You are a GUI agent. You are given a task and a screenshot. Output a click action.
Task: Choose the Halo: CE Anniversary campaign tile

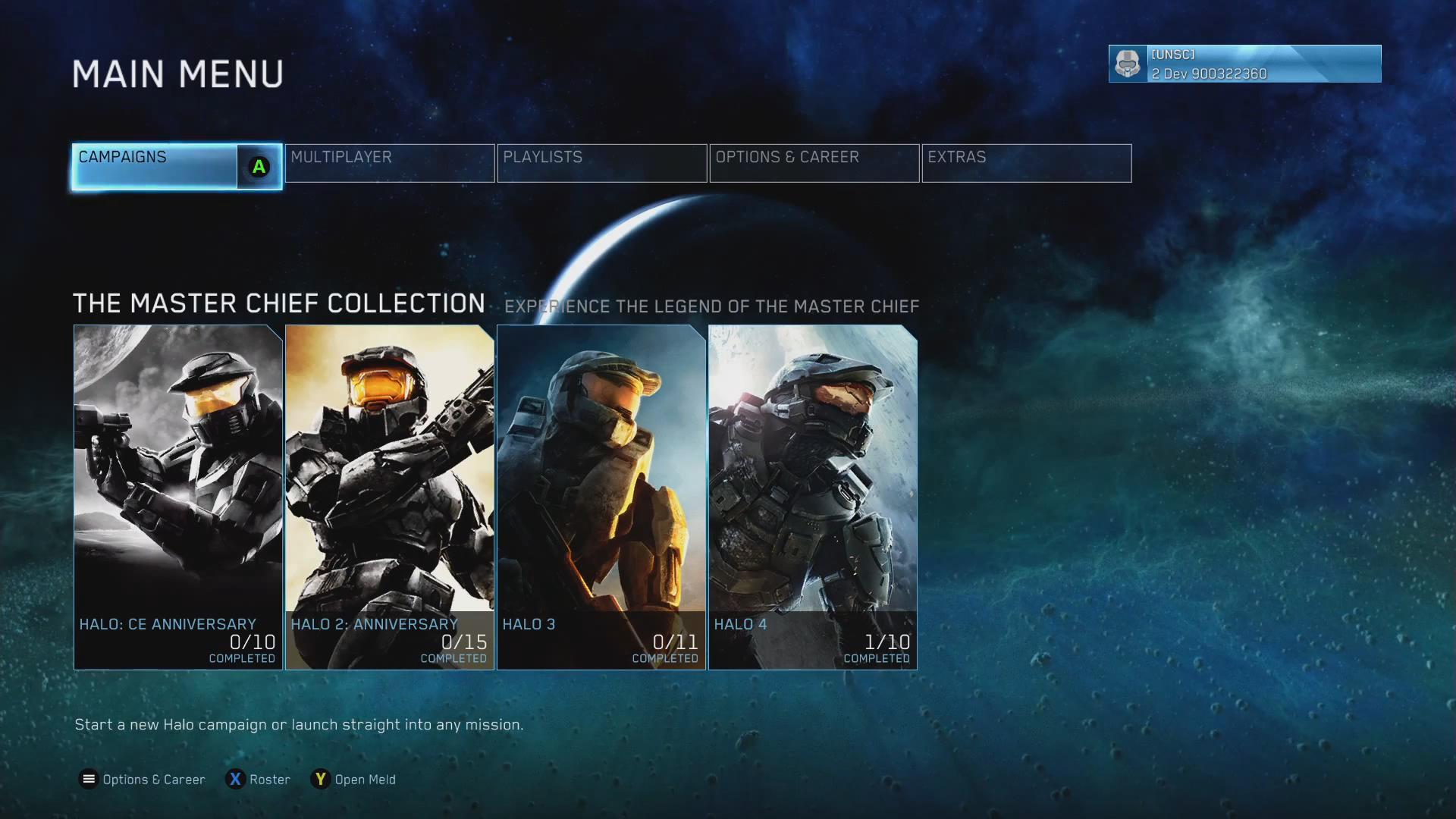[178, 497]
